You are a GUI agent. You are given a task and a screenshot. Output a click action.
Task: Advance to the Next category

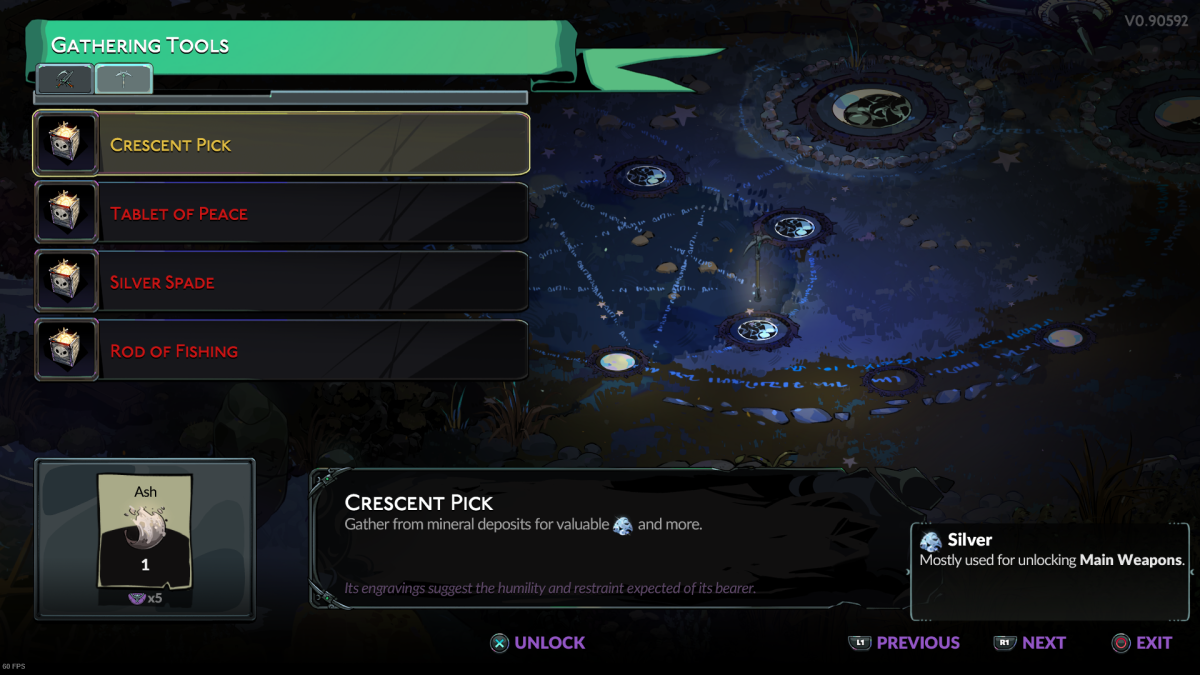(x=1030, y=643)
